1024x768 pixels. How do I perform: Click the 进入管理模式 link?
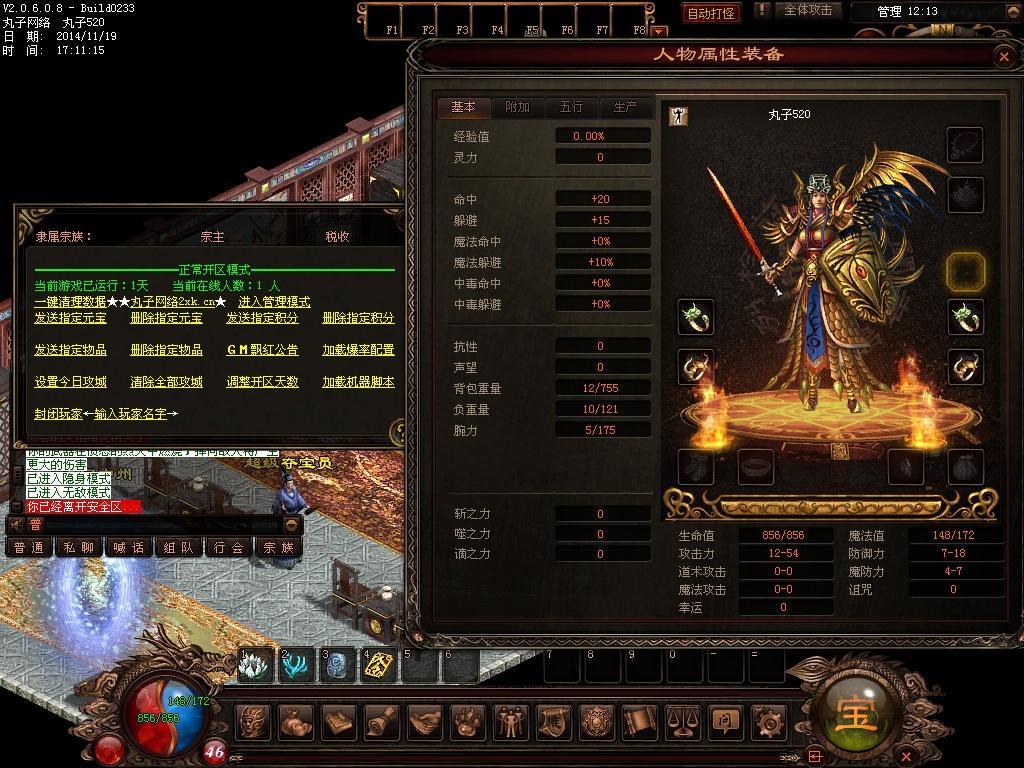(274, 302)
